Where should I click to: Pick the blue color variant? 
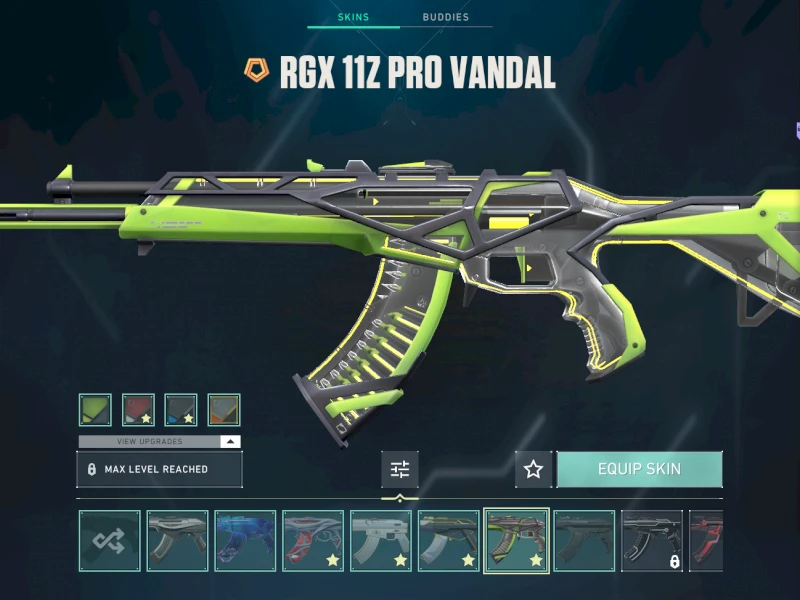(181, 410)
